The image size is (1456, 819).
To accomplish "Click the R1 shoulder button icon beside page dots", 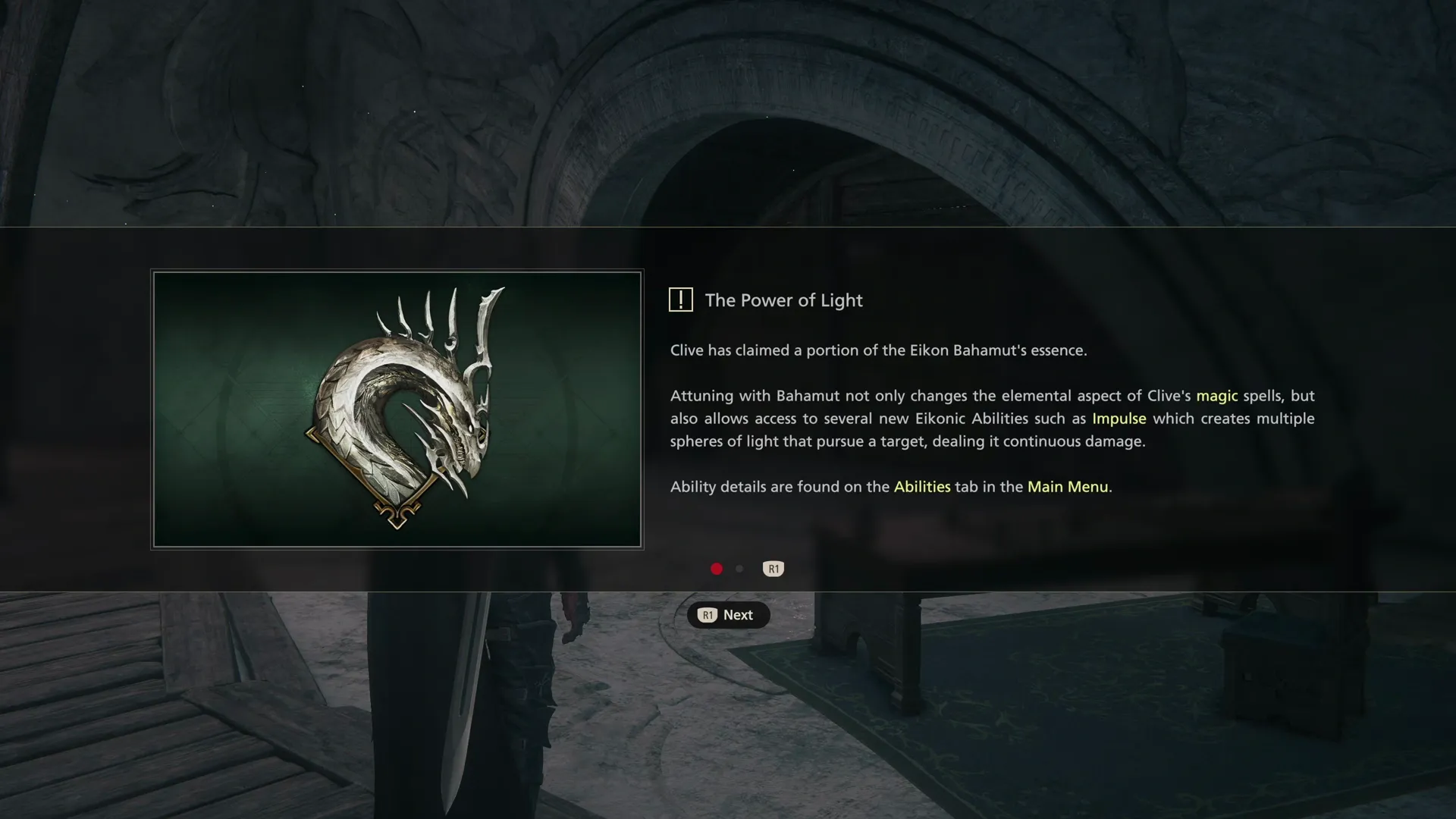I will click(x=773, y=569).
